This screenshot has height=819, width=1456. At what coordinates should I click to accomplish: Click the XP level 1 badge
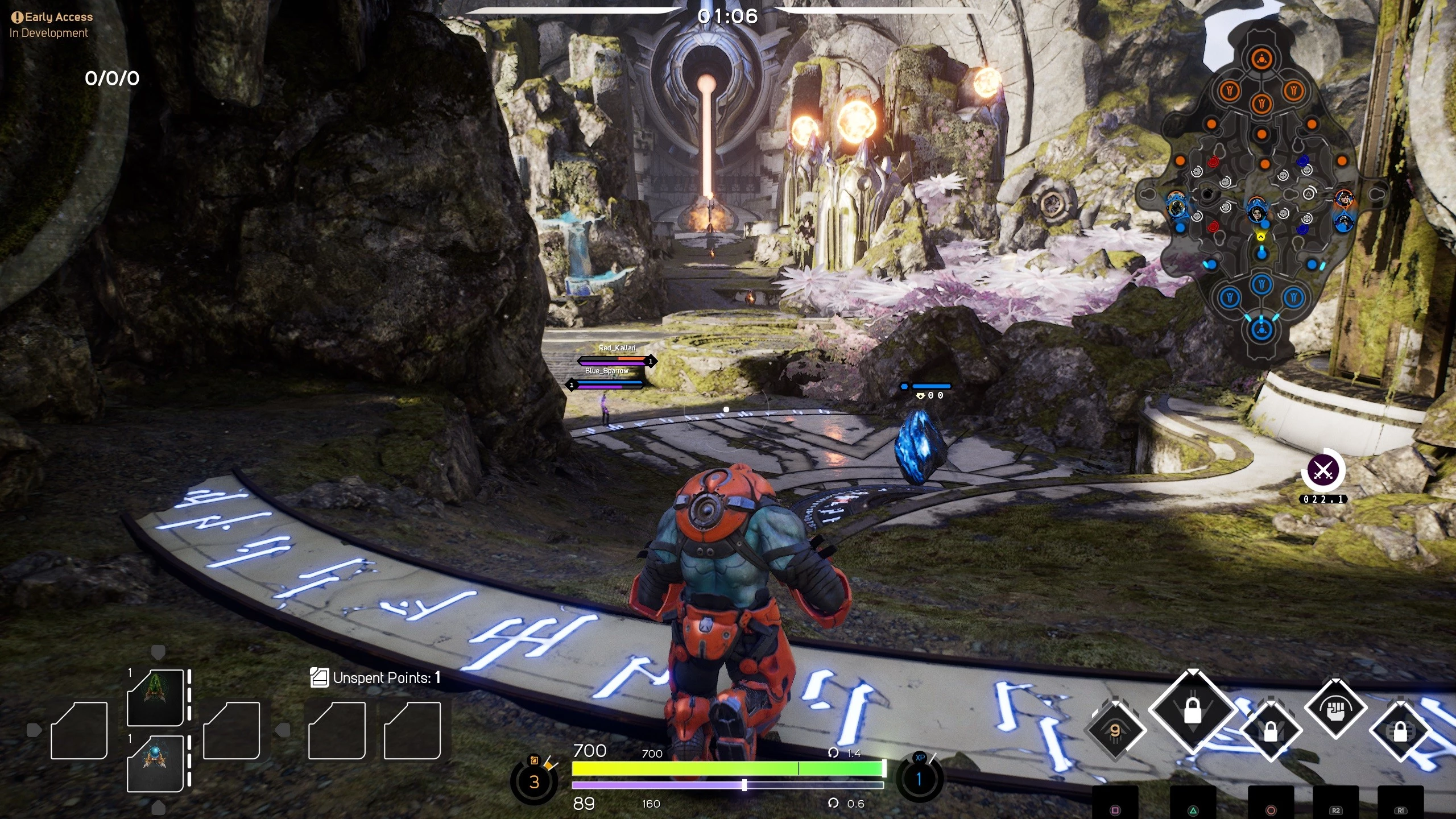pyautogui.click(x=919, y=779)
